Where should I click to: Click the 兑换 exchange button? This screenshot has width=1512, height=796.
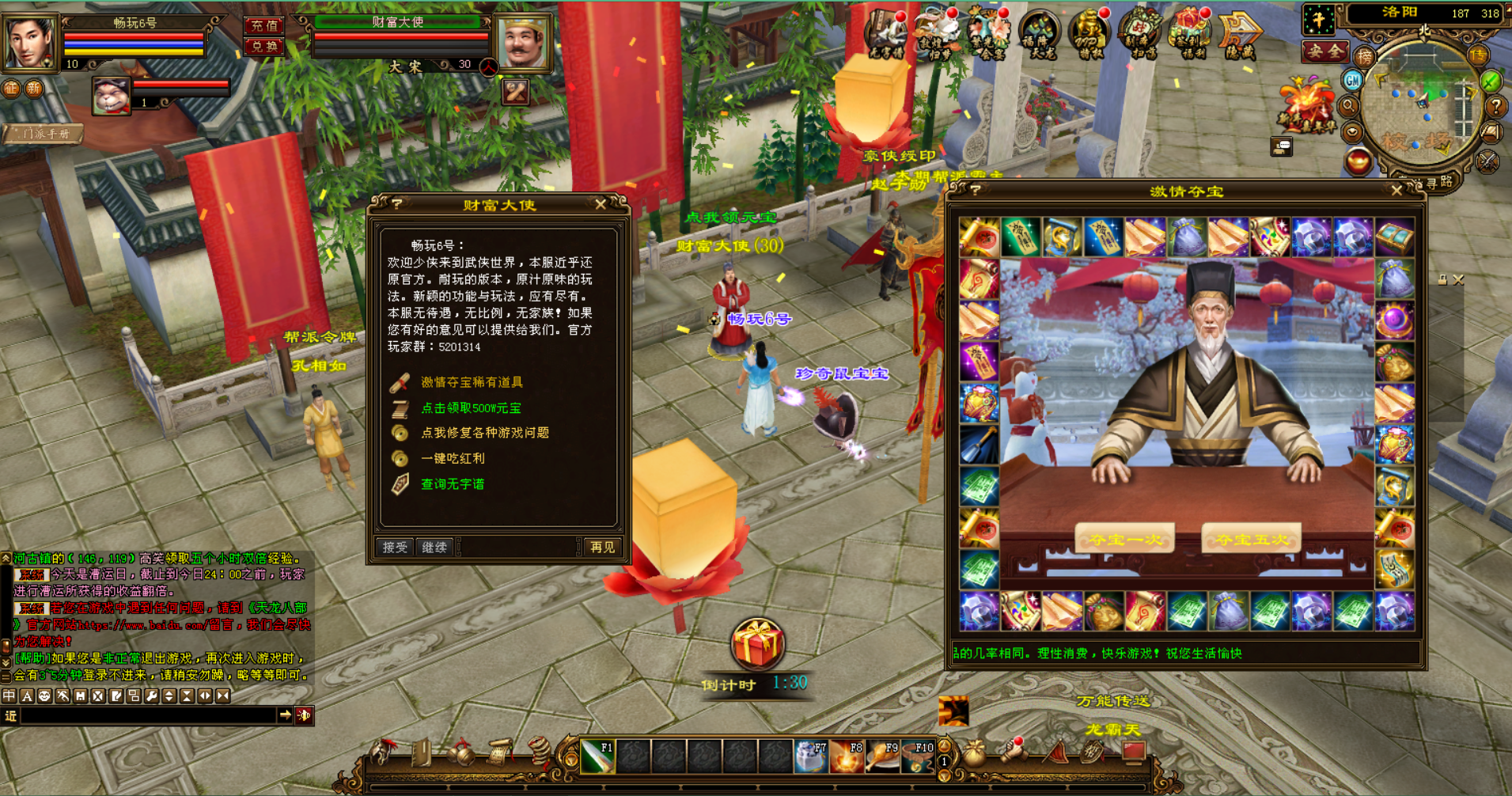(x=263, y=47)
